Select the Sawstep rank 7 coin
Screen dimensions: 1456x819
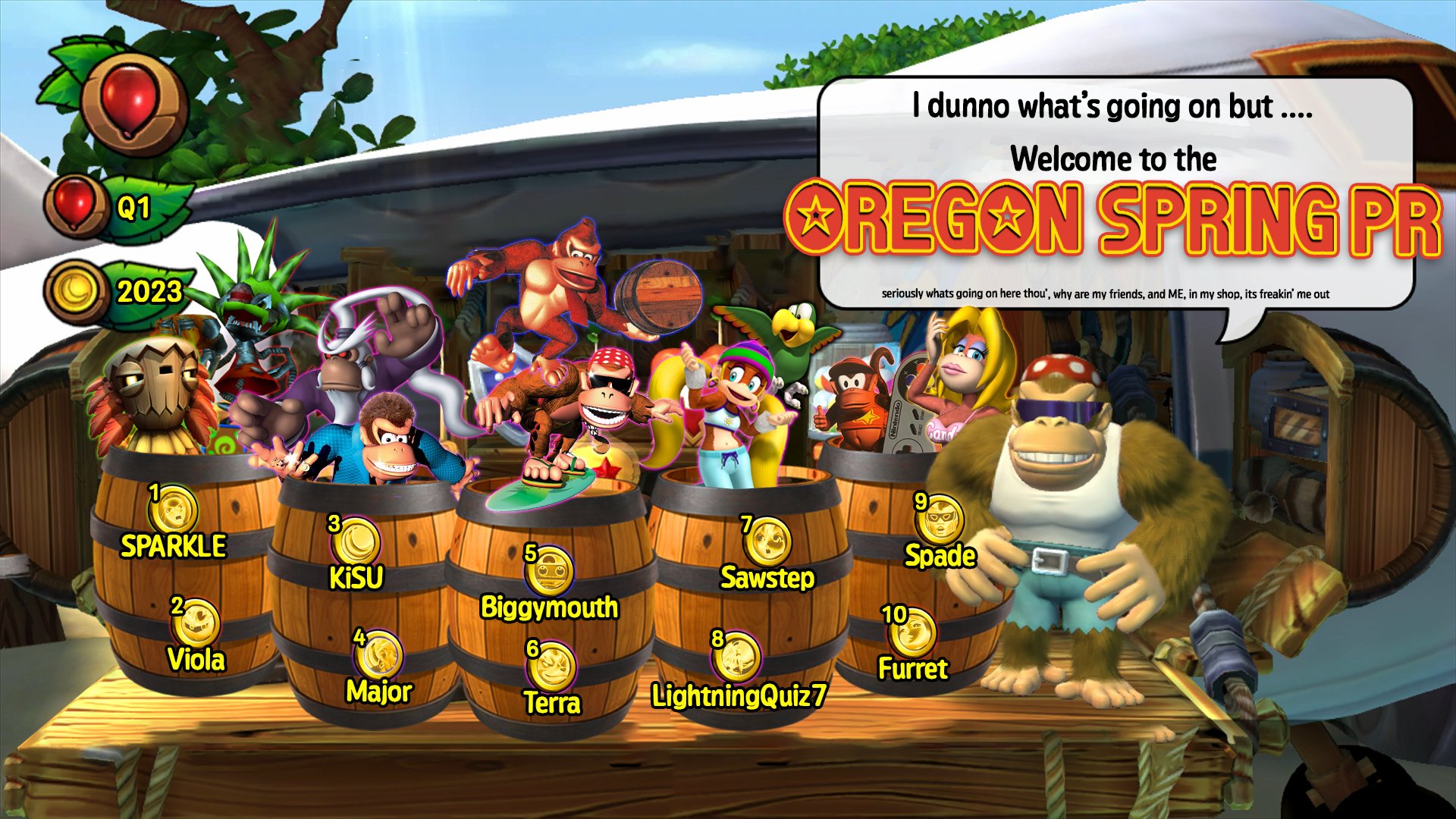coord(767,541)
